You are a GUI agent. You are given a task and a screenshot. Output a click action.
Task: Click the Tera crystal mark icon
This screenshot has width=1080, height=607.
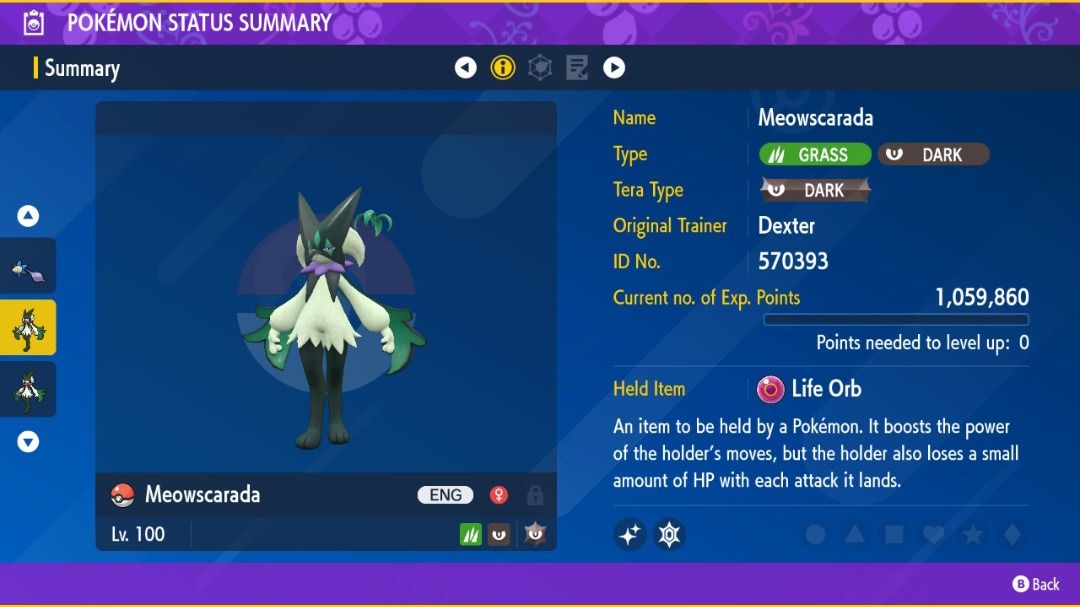tap(669, 535)
